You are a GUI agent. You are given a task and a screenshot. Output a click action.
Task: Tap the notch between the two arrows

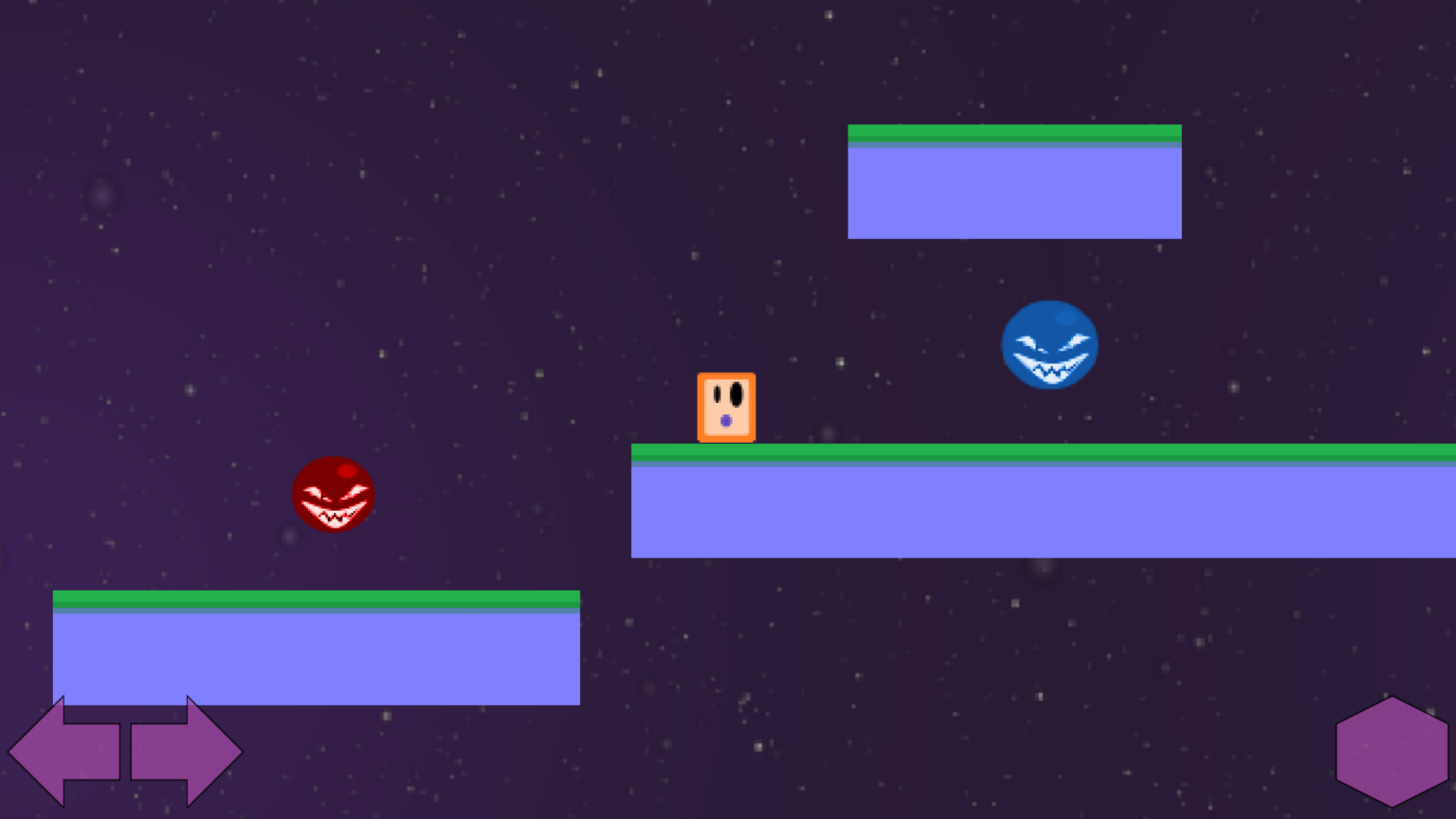click(x=124, y=751)
